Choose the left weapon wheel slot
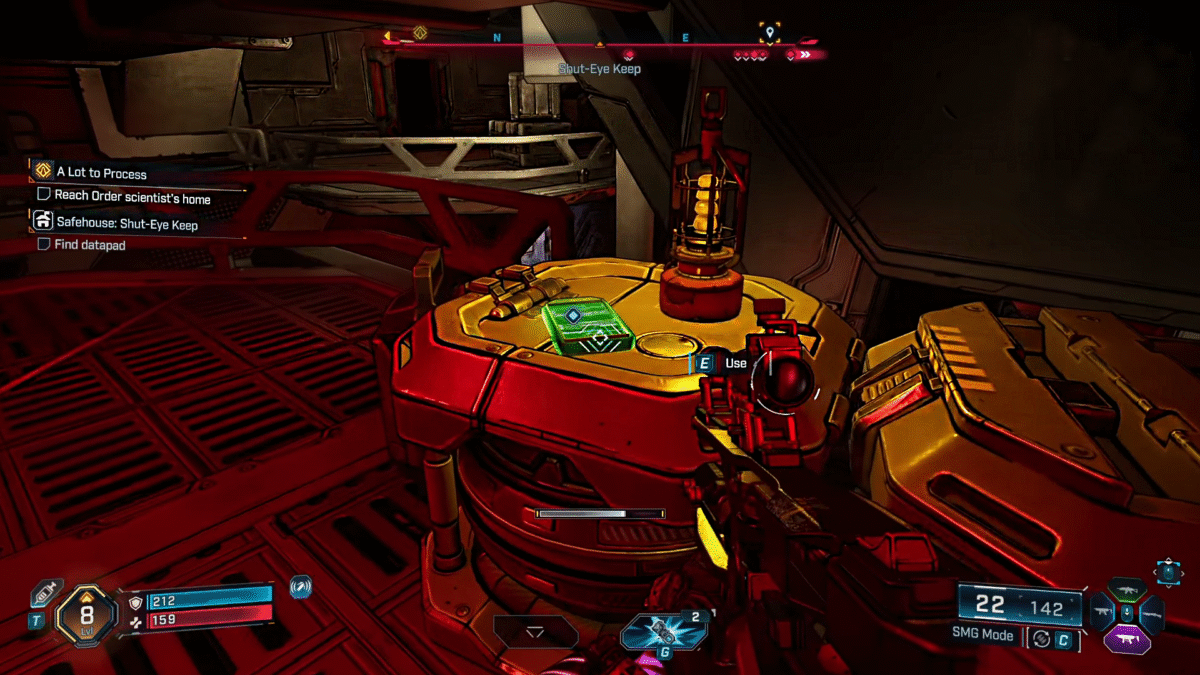The height and width of the screenshot is (675, 1200). coord(1102,612)
